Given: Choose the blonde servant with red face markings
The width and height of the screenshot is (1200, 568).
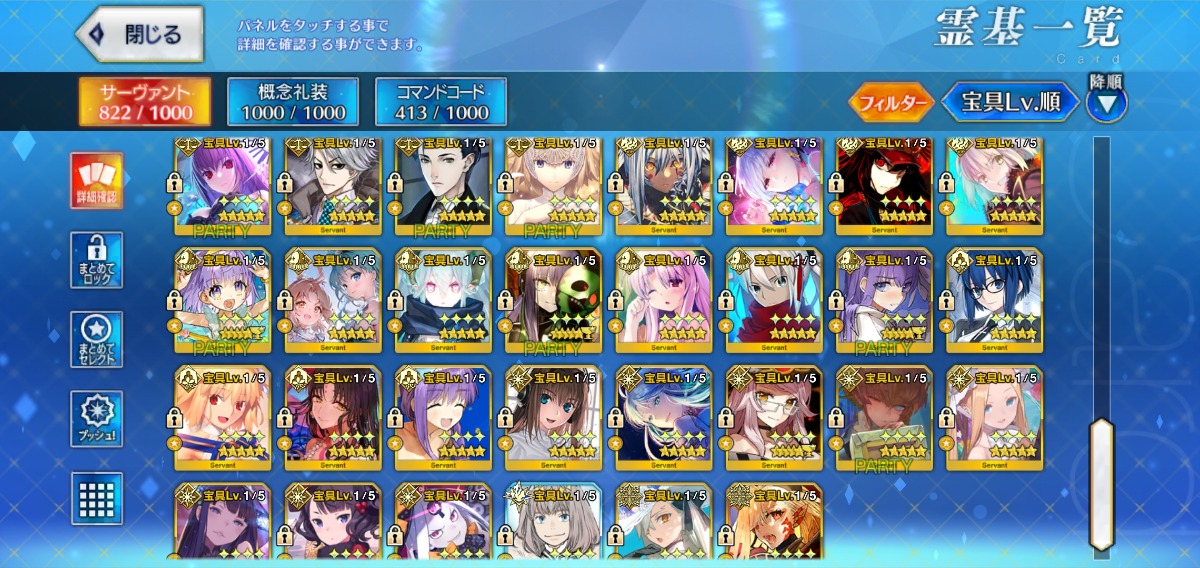Looking at the screenshot, I should [x=773, y=522].
